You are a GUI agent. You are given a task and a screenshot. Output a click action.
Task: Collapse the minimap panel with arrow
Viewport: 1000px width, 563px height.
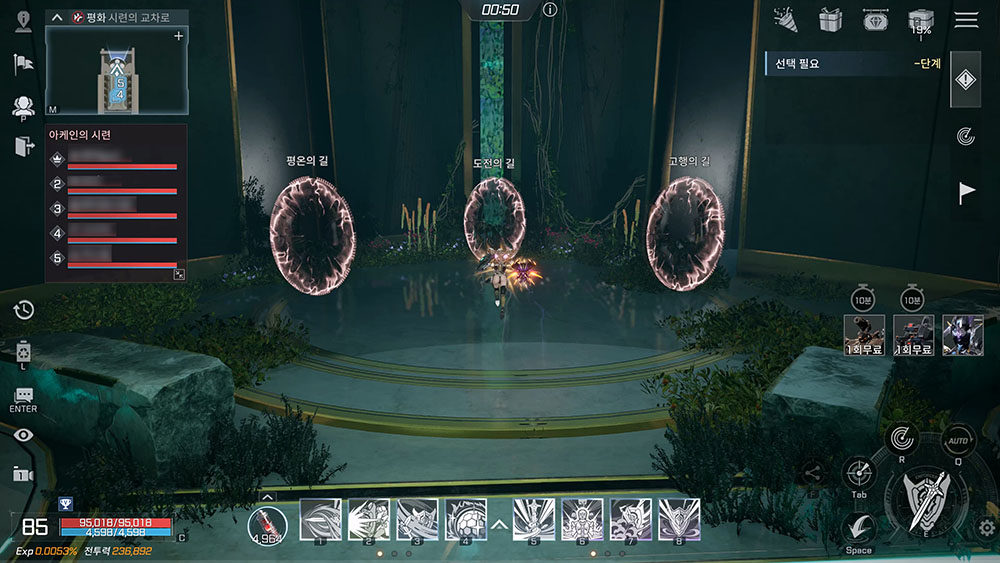[x=55, y=17]
